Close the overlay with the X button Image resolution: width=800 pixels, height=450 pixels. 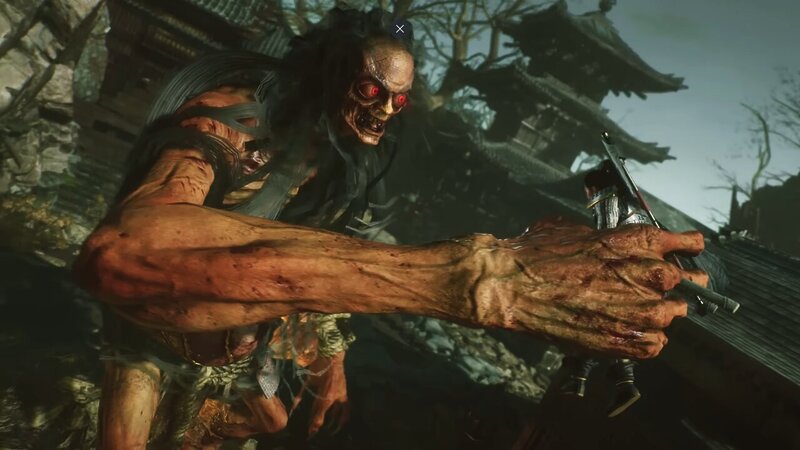click(400, 29)
